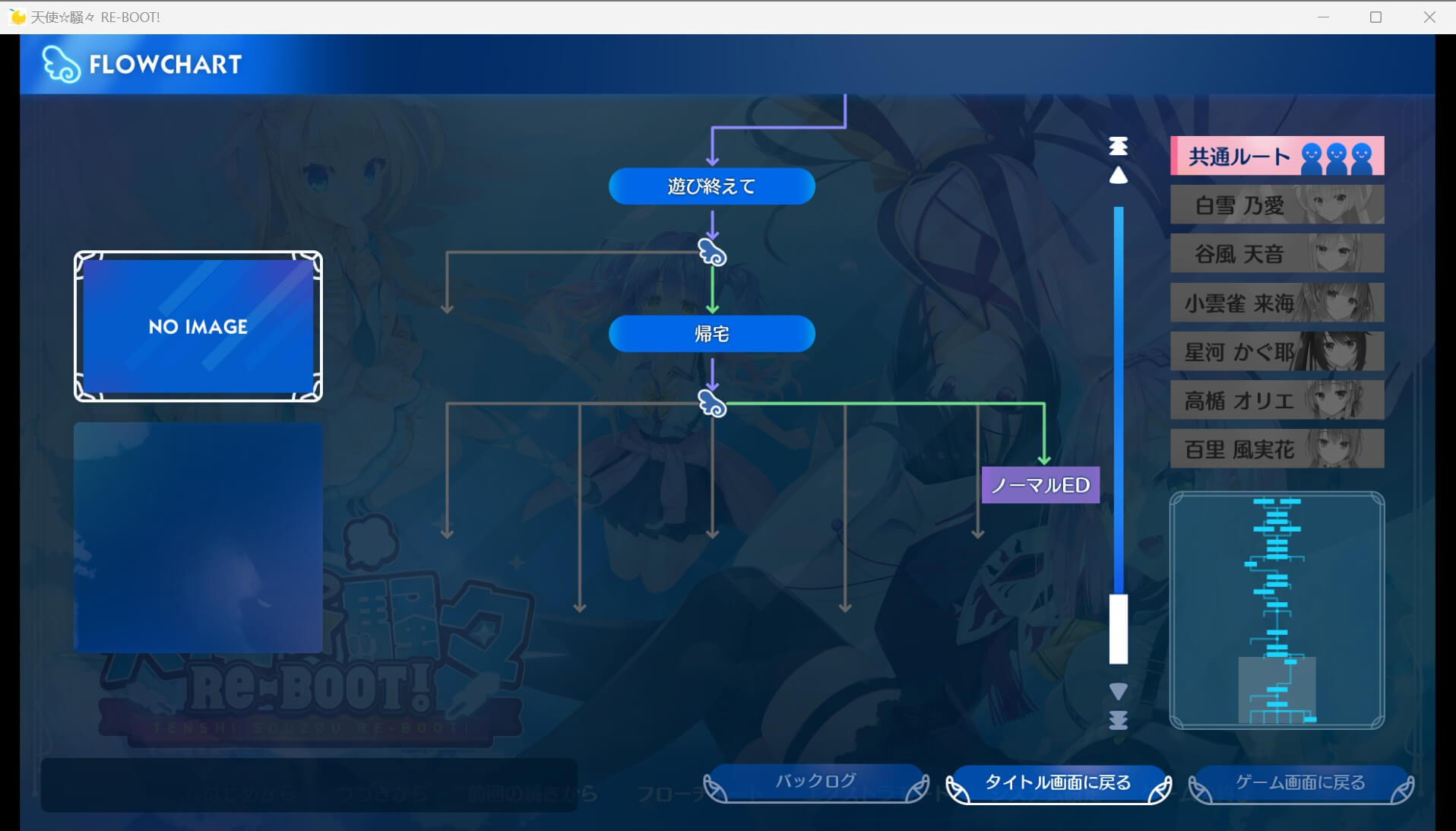The image size is (1456, 831).
Task: Select the ノーマルED ending node
Action: (1041, 485)
